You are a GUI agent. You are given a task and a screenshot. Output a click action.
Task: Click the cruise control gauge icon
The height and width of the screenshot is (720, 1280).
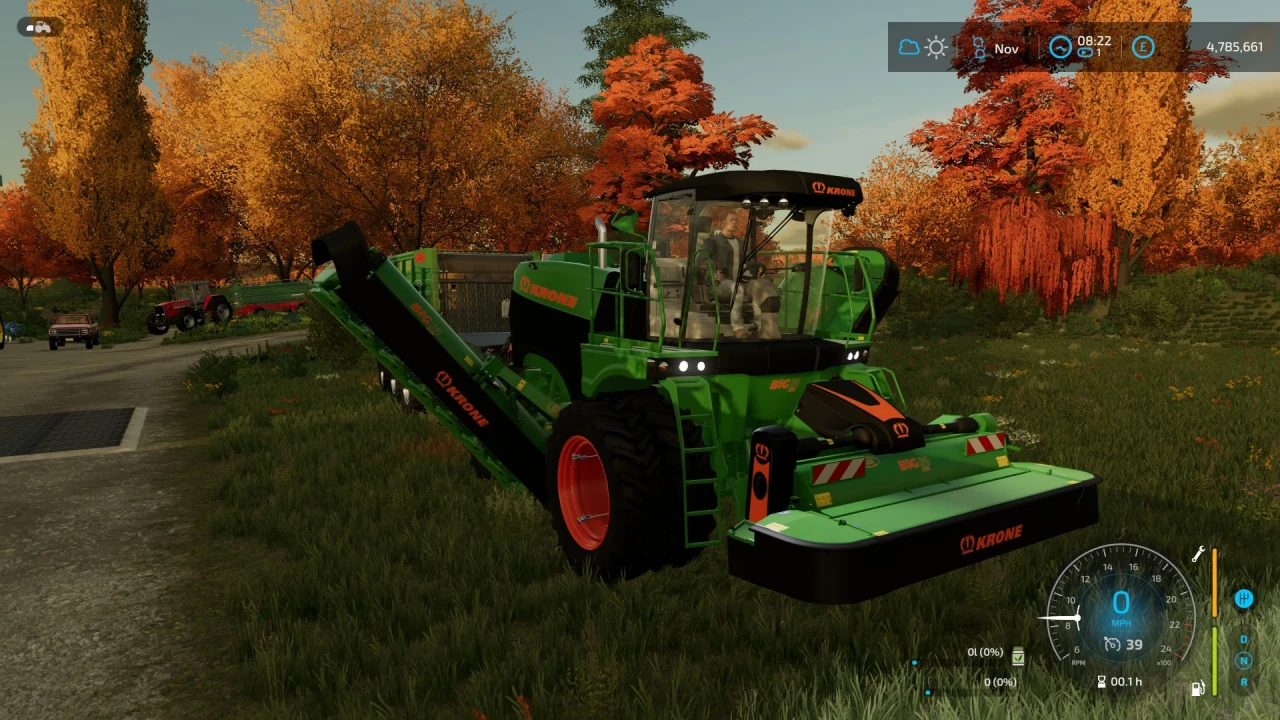[x=1113, y=644]
